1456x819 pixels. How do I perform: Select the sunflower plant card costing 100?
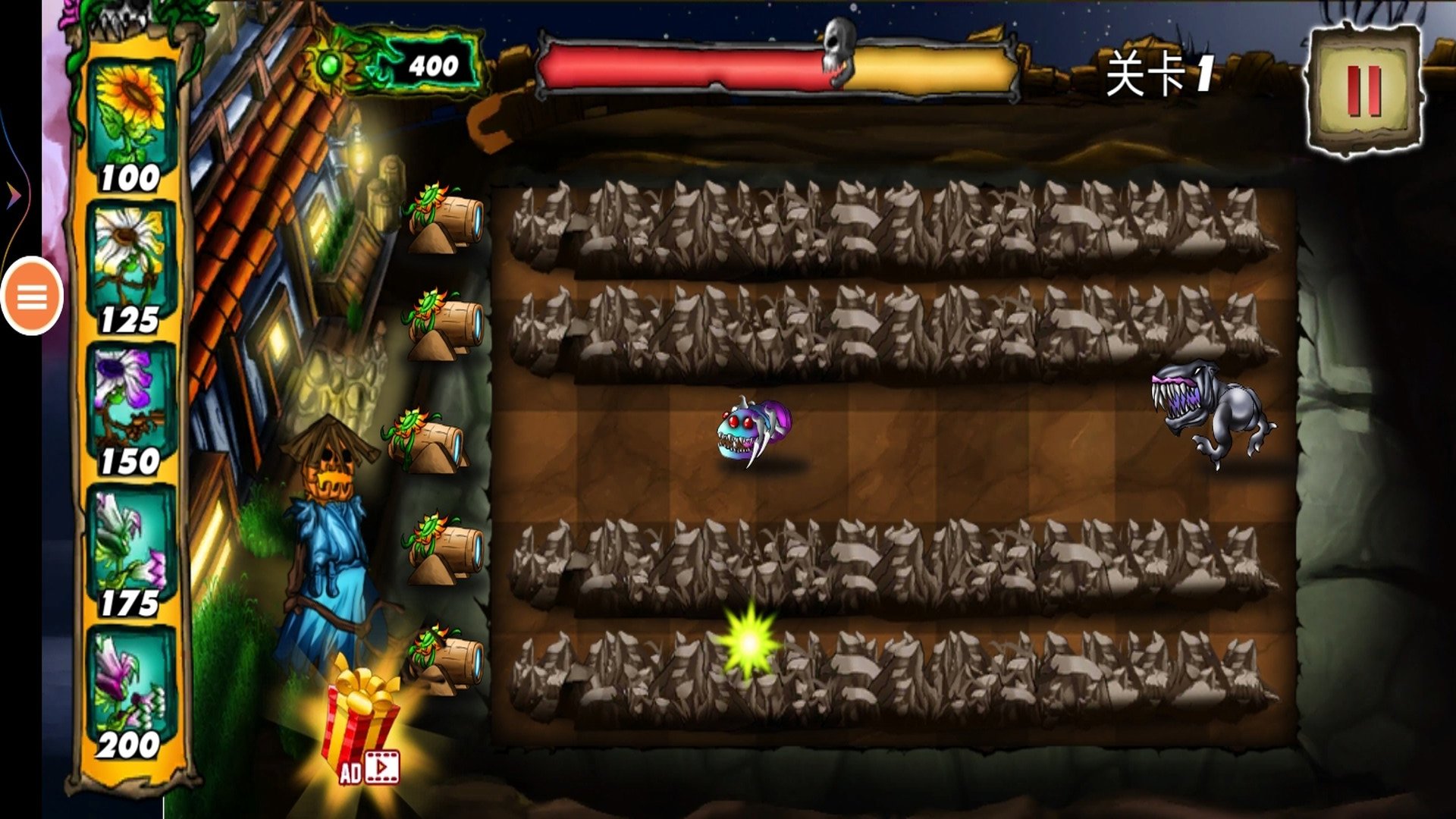point(131,125)
